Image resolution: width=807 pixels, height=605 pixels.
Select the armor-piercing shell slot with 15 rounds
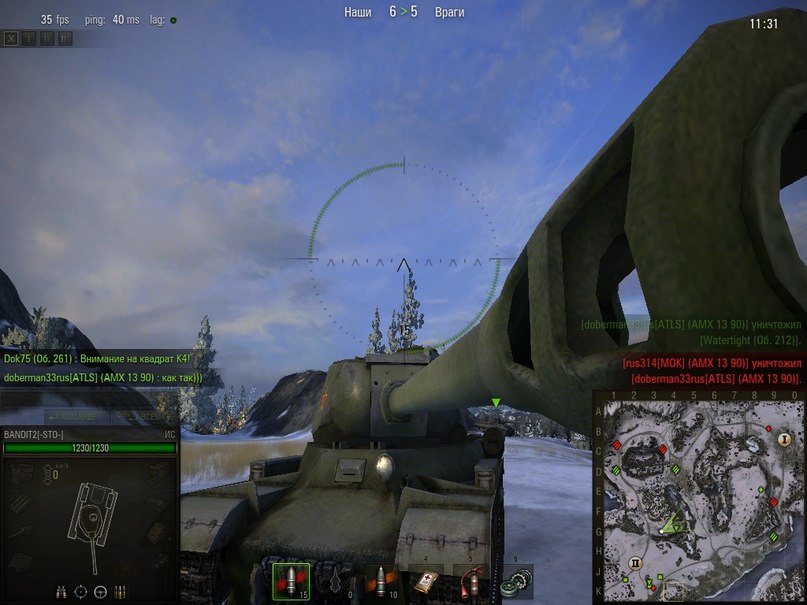pos(287,579)
